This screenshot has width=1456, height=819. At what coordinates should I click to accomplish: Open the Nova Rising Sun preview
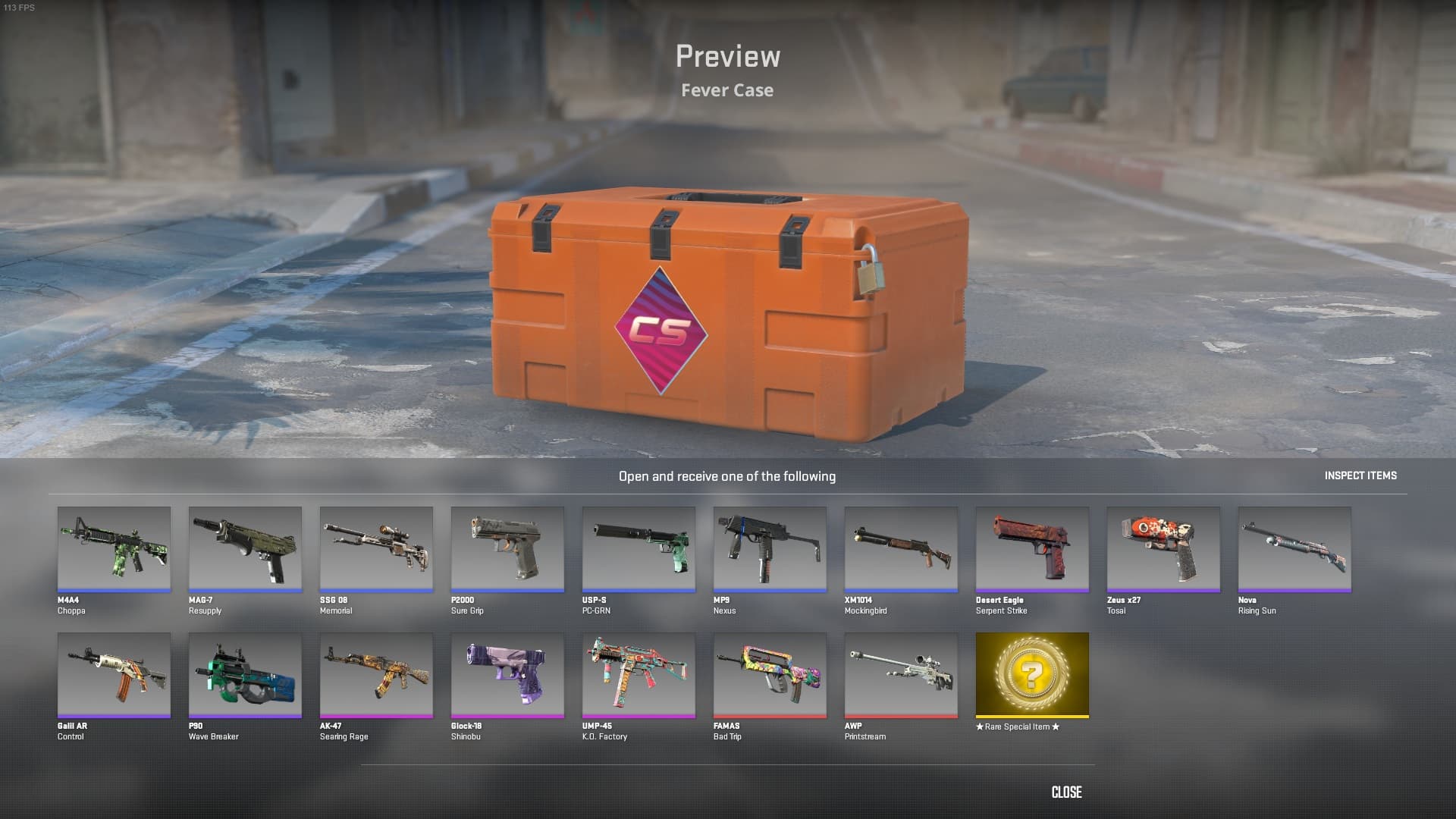pyautogui.click(x=1294, y=549)
